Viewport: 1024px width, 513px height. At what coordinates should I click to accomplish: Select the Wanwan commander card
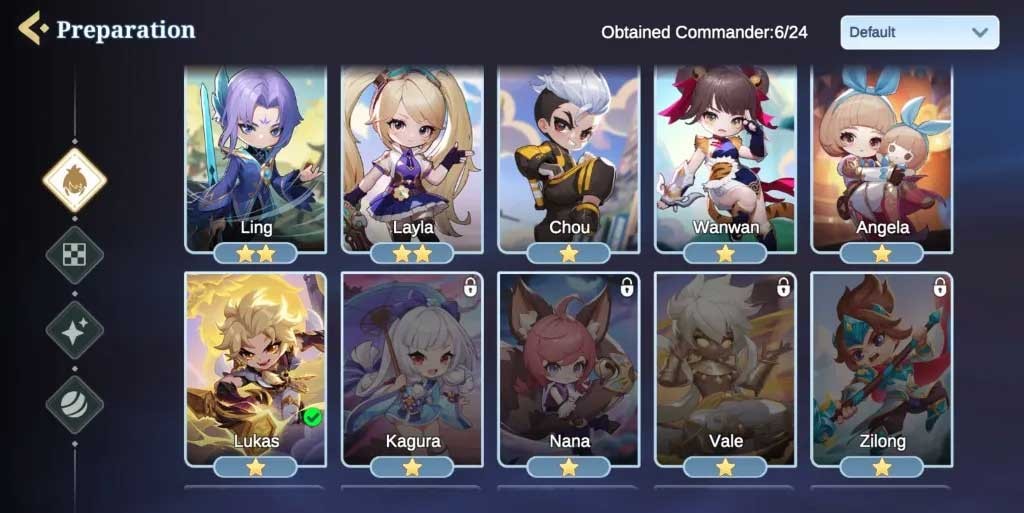pyautogui.click(x=725, y=158)
